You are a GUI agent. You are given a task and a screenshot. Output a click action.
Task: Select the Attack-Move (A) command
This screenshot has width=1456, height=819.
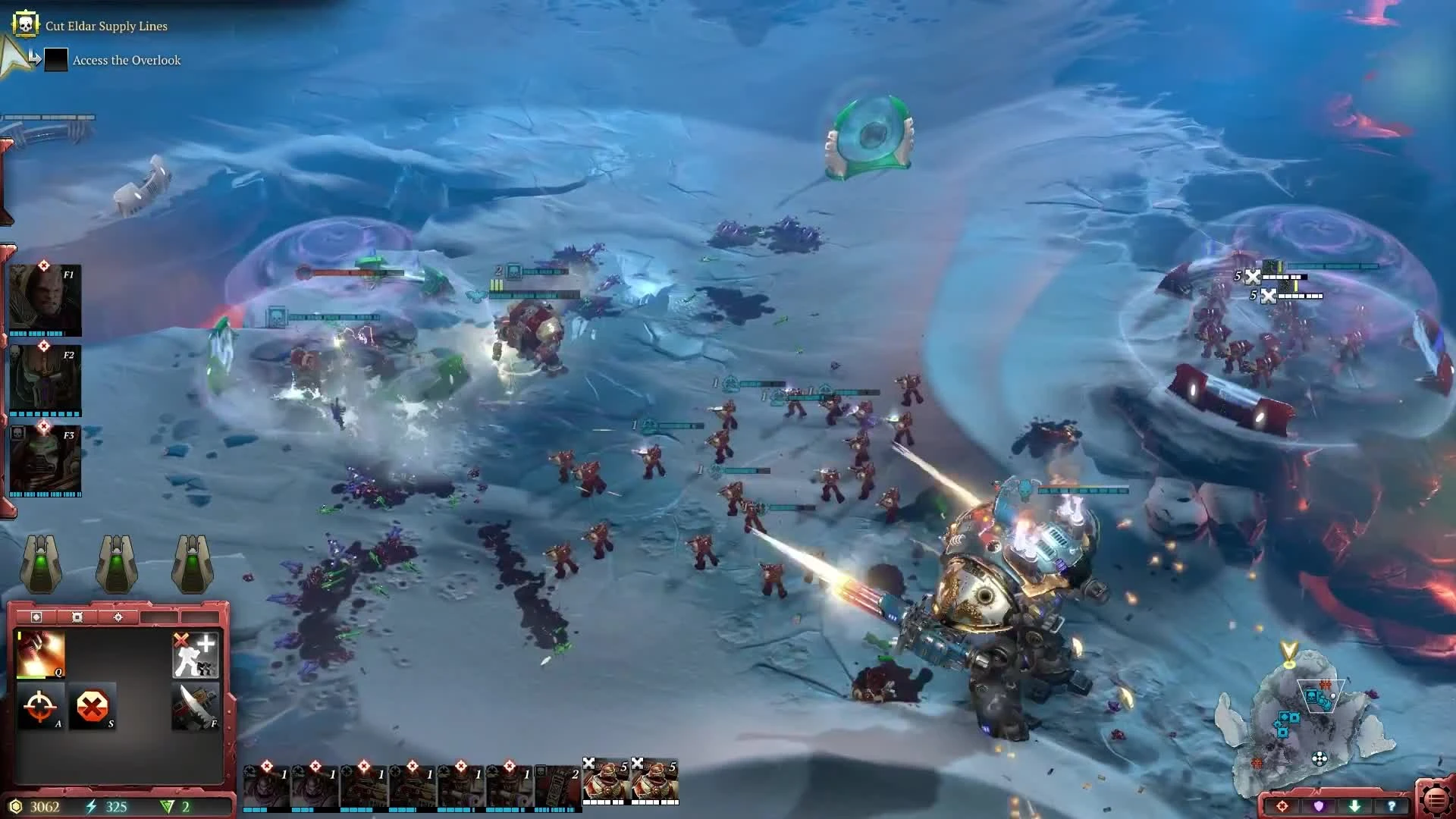[39, 706]
